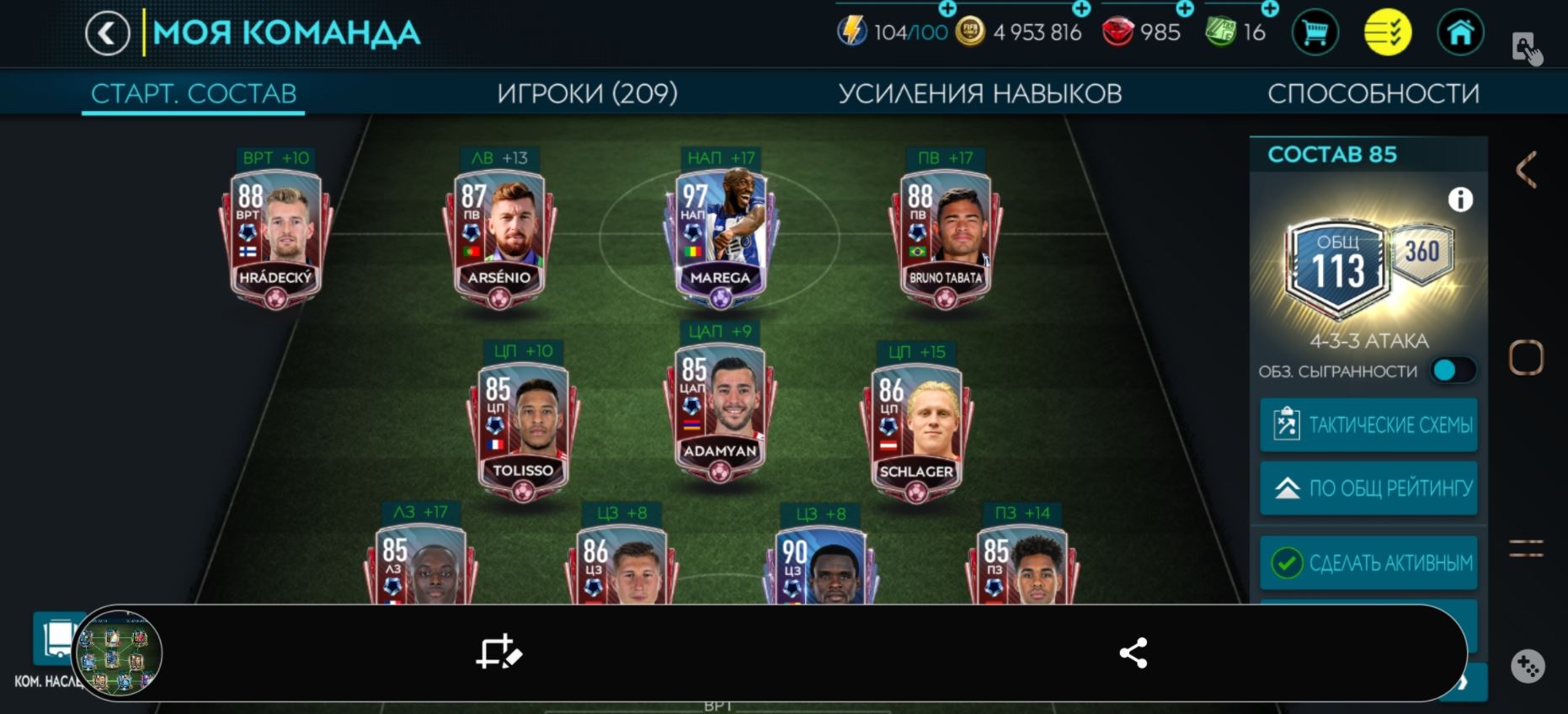The image size is (1568, 714).
Task: Toggle the Объ. сыгранности switch
Action: click(1452, 370)
